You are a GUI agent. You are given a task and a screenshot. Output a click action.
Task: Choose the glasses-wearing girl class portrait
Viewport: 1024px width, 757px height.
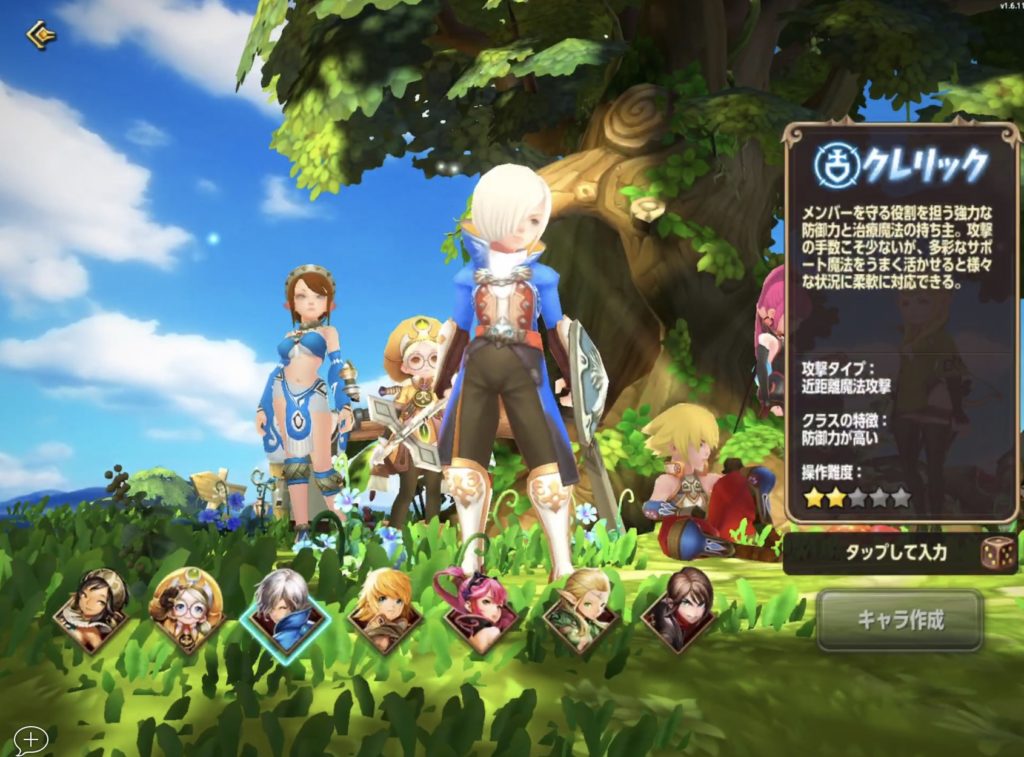point(186,608)
